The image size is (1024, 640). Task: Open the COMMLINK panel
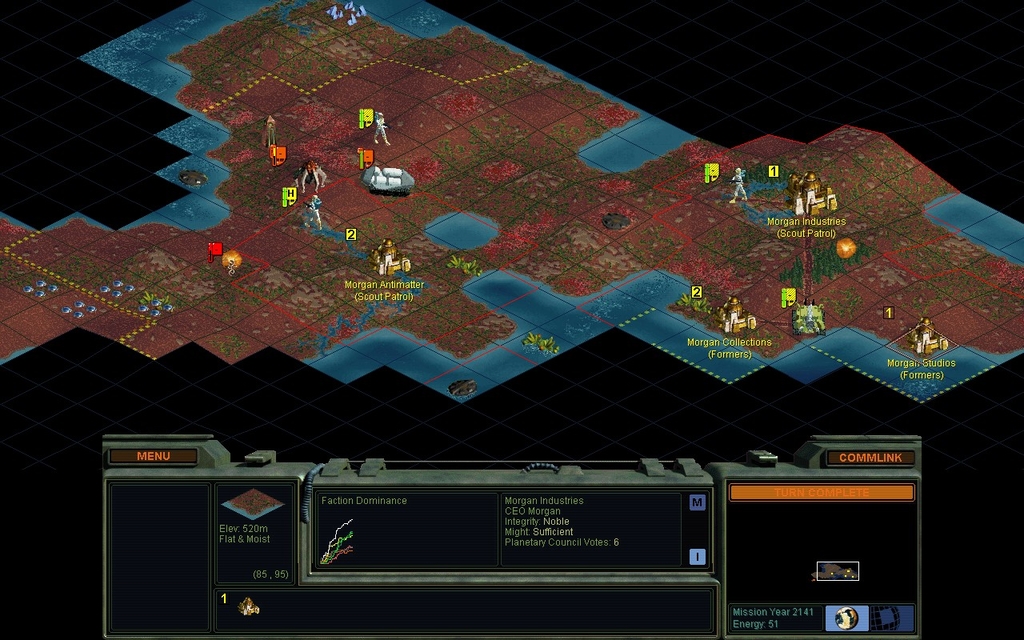(870, 458)
